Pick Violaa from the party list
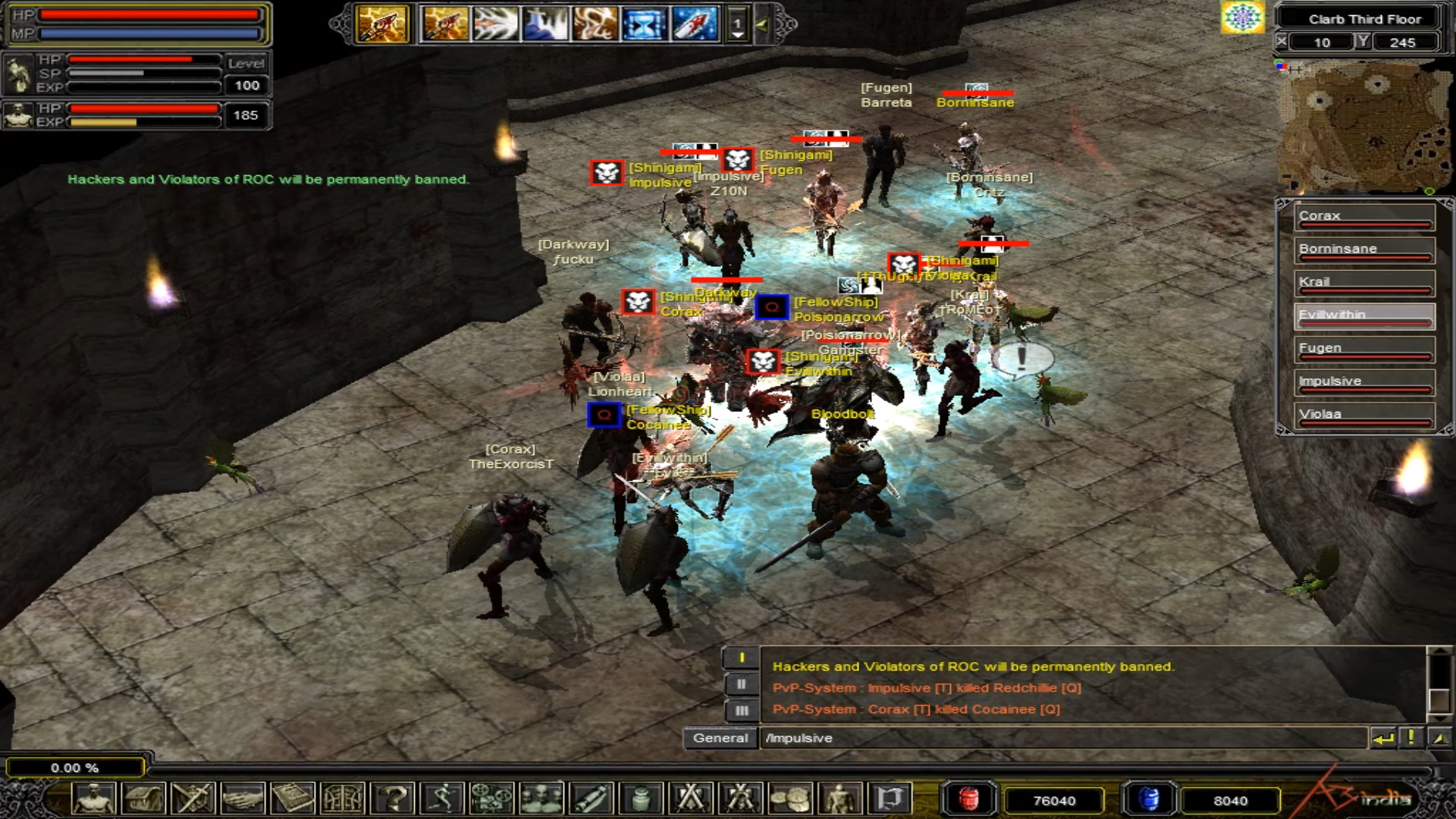1456x819 pixels. coord(1363,416)
